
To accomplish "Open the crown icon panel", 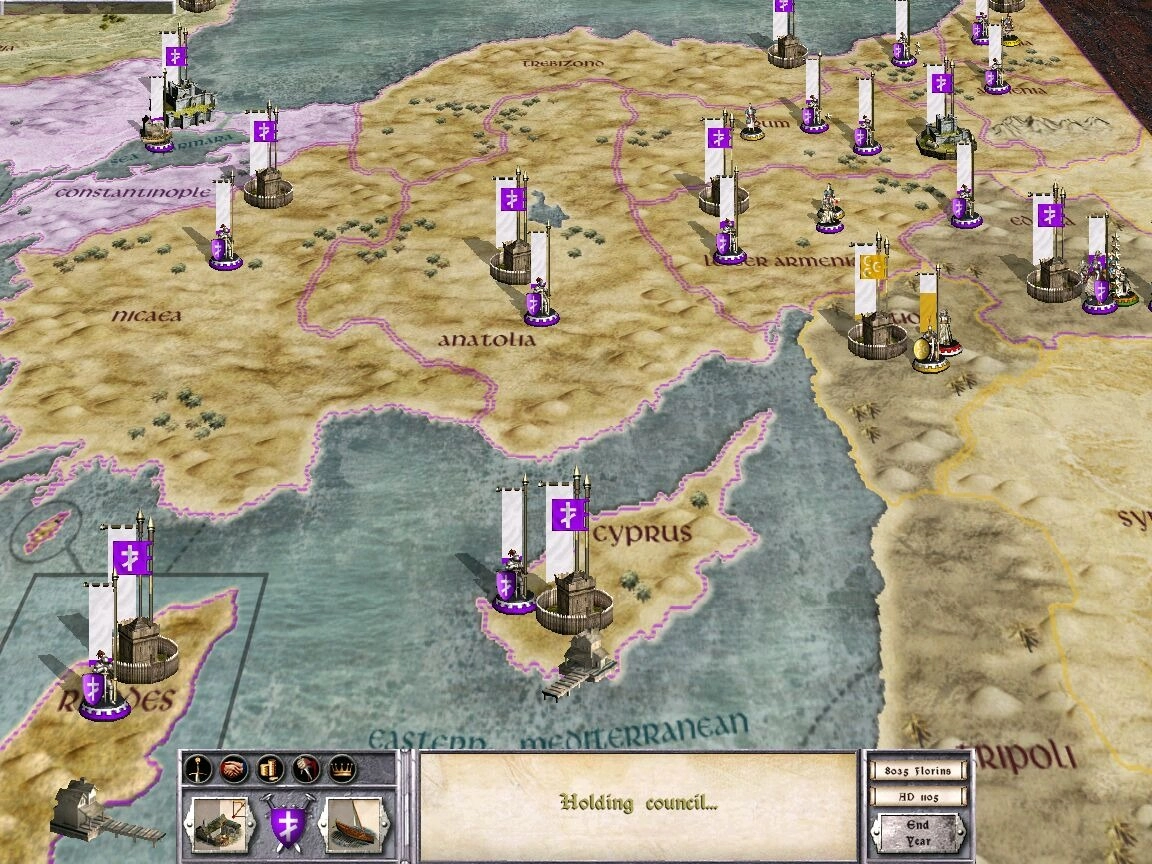I will coord(341,768).
